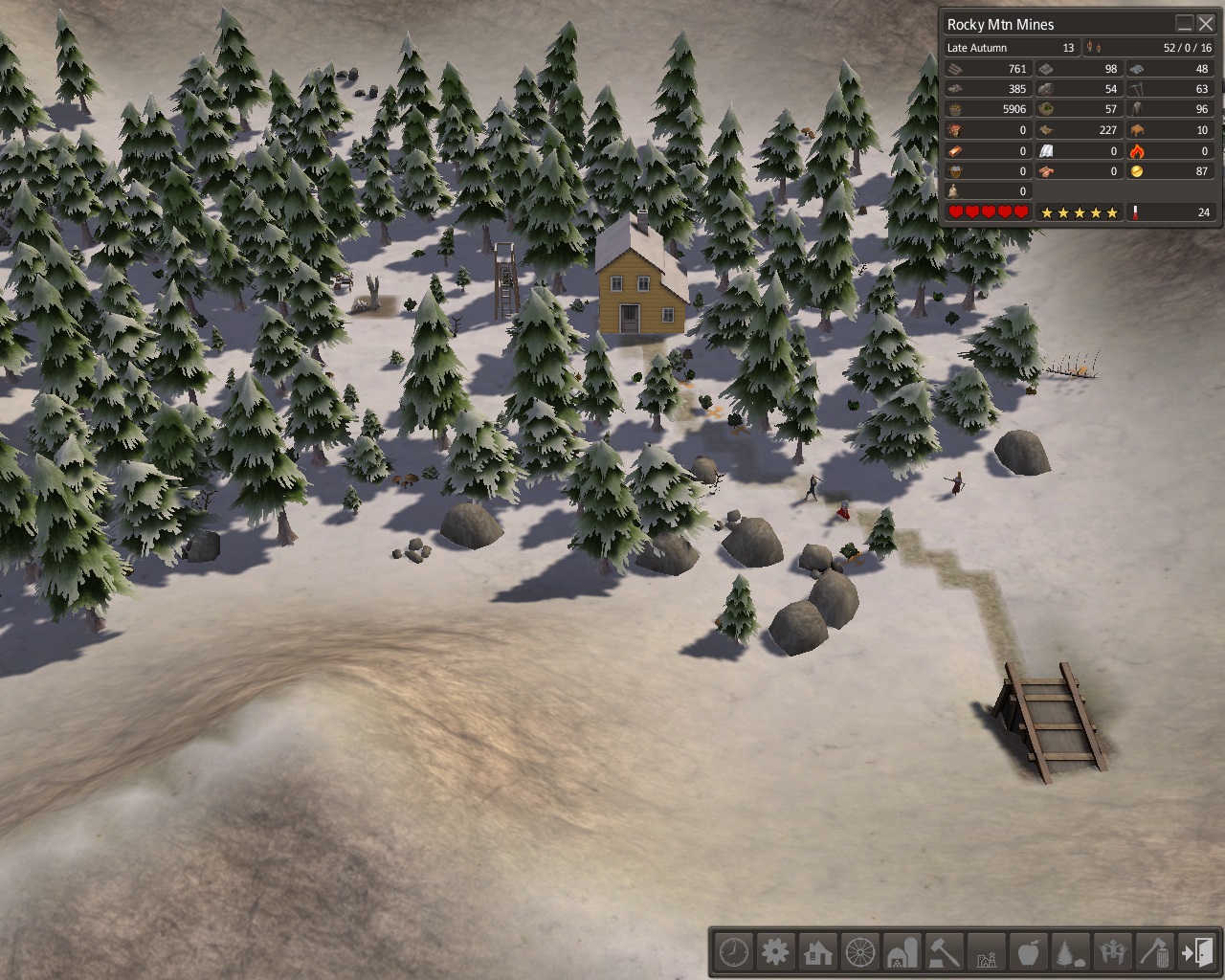Open the gear tools and reports menu
Viewport: 1225px width, 980px height.
[776, 952]
